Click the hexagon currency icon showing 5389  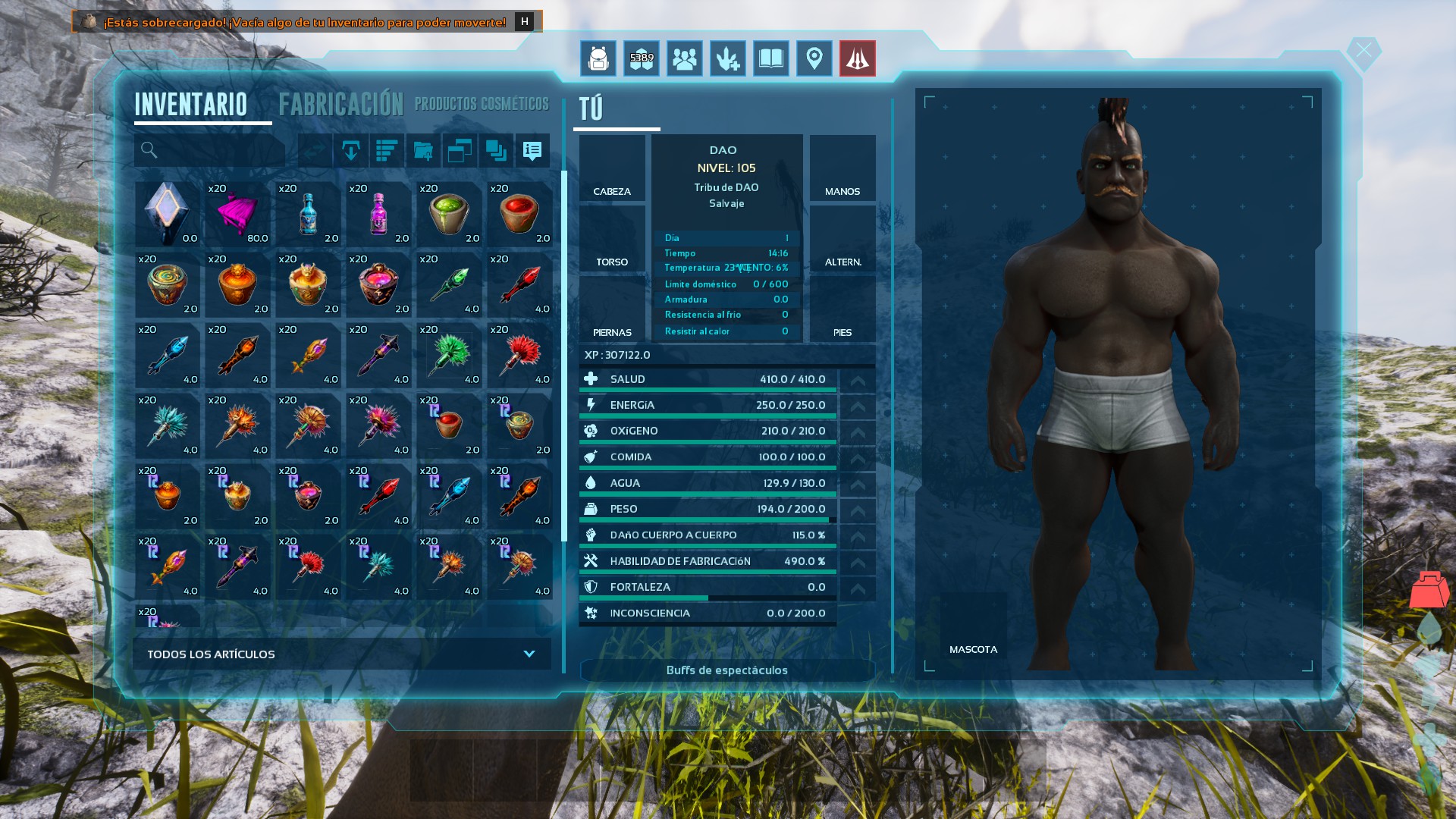(x=641, y=58)
